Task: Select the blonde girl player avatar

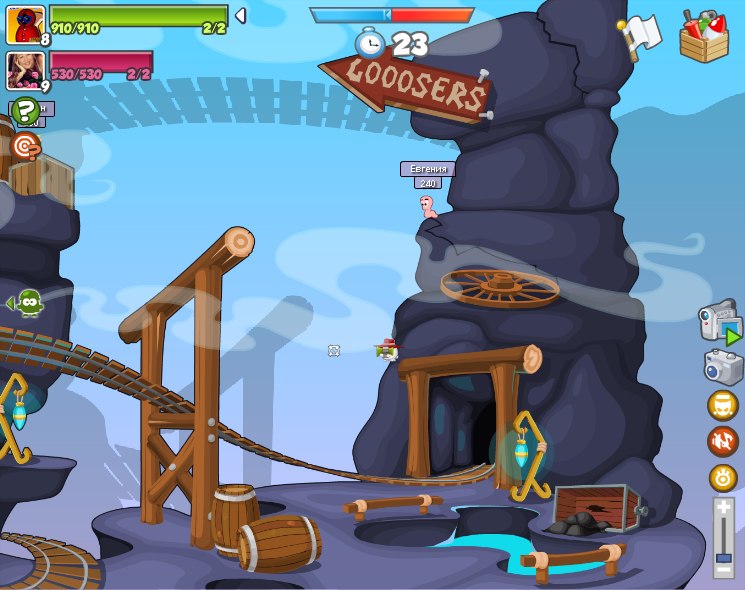Action: (24, 69)
